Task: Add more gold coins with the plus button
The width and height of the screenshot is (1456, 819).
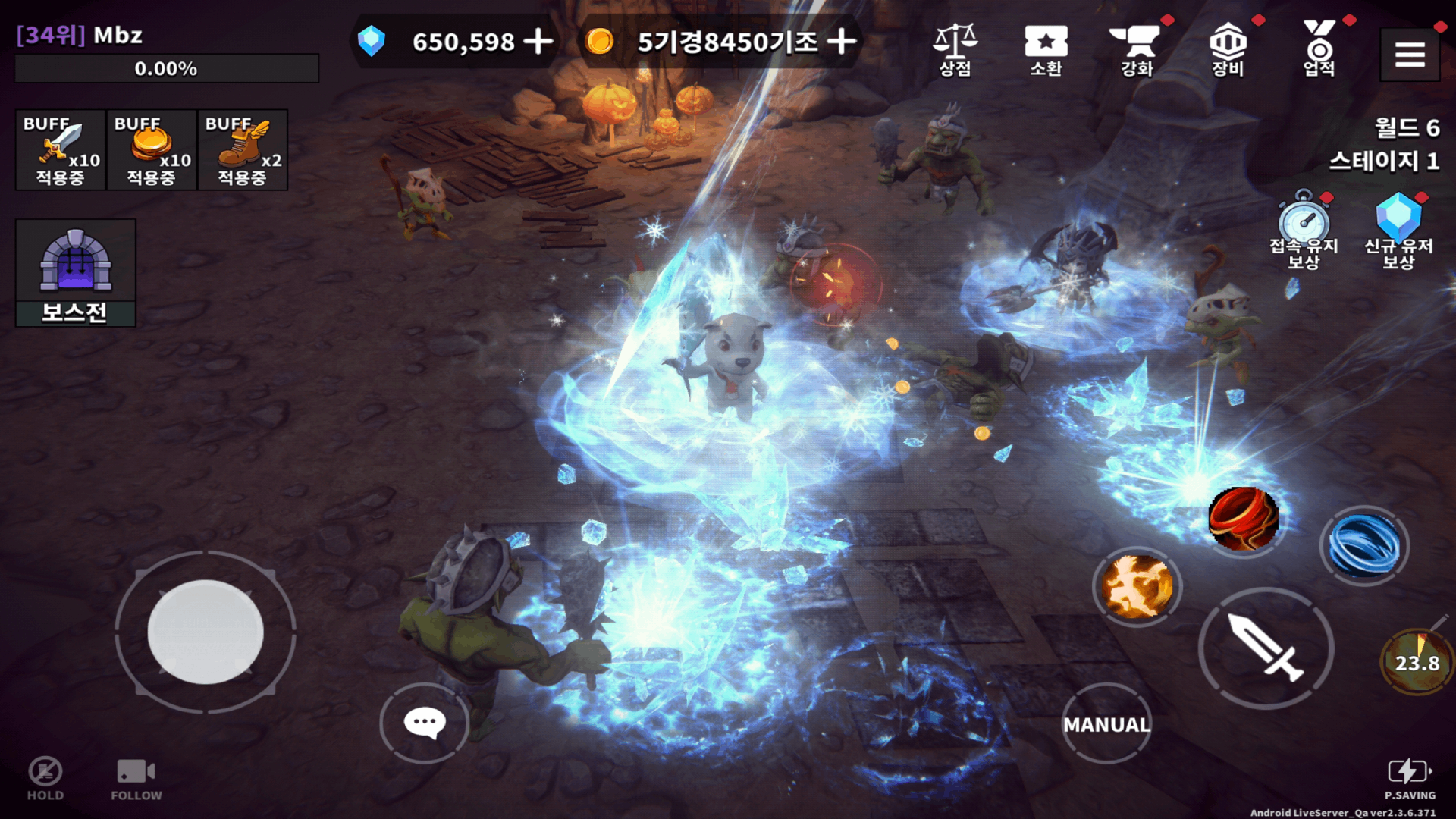Action: (842, 42)
